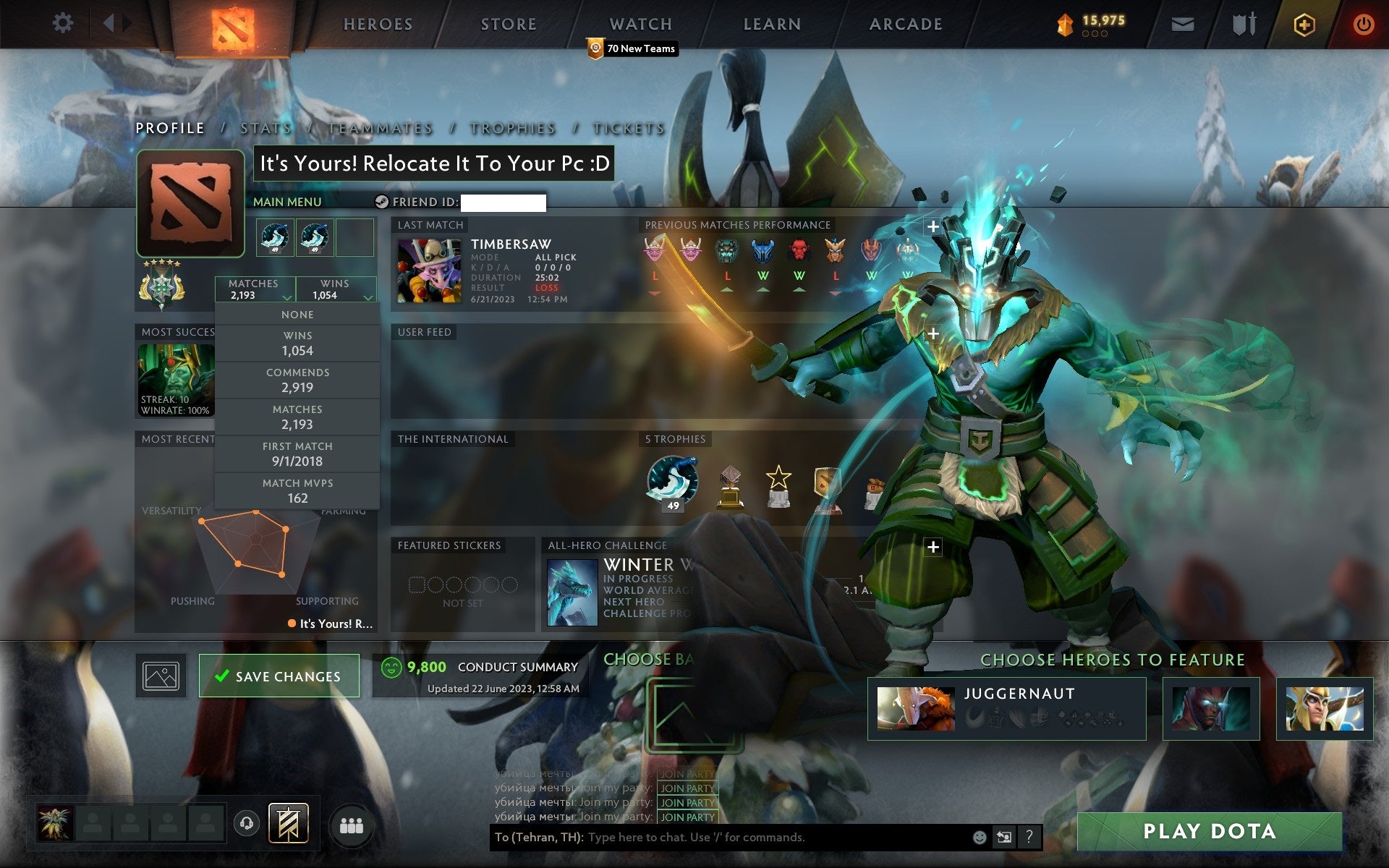Click the SAVE CHANGES button
This screenshot has height=868, width=1389.
coord(279,676)
